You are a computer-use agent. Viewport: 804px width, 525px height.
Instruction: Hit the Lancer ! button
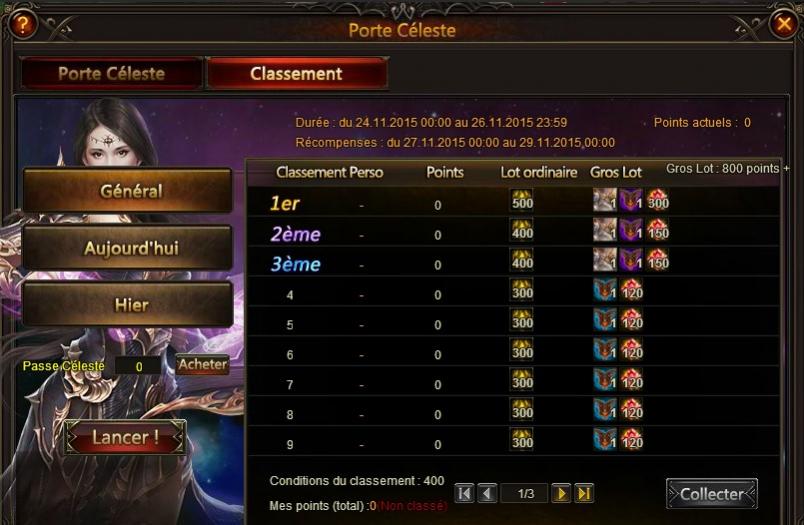click(x=125, y=437)
